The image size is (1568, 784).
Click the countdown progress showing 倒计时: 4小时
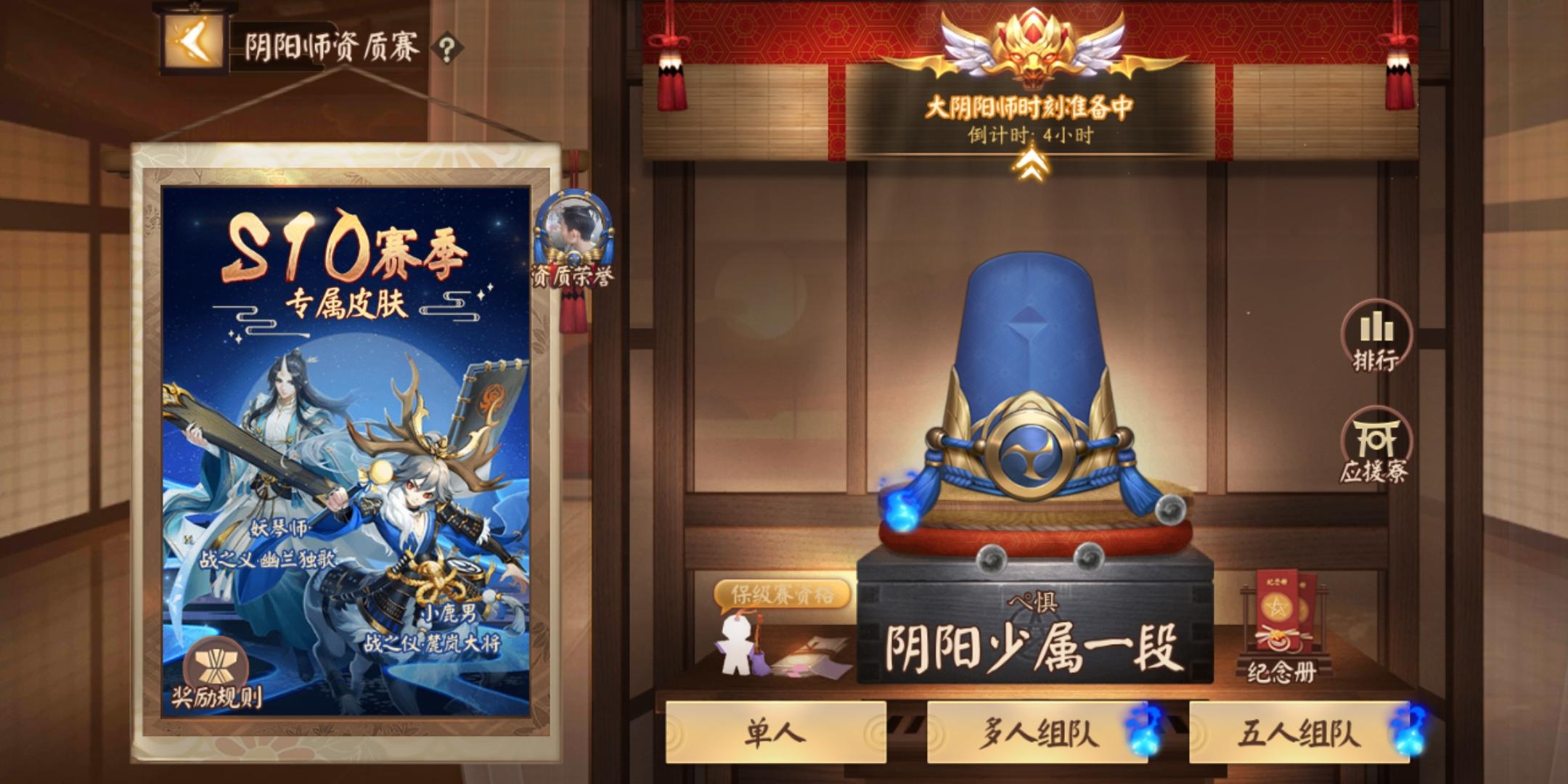tap(1032, 132)
